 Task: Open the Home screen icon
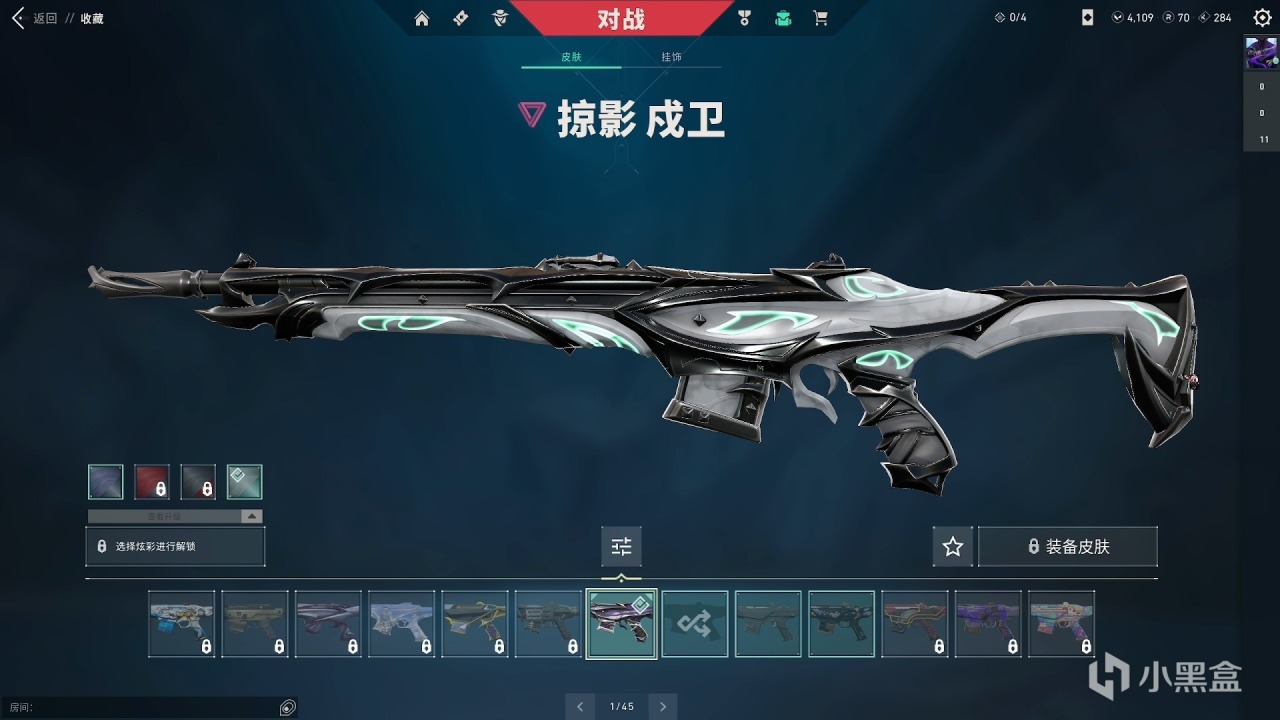click(422, 18)
